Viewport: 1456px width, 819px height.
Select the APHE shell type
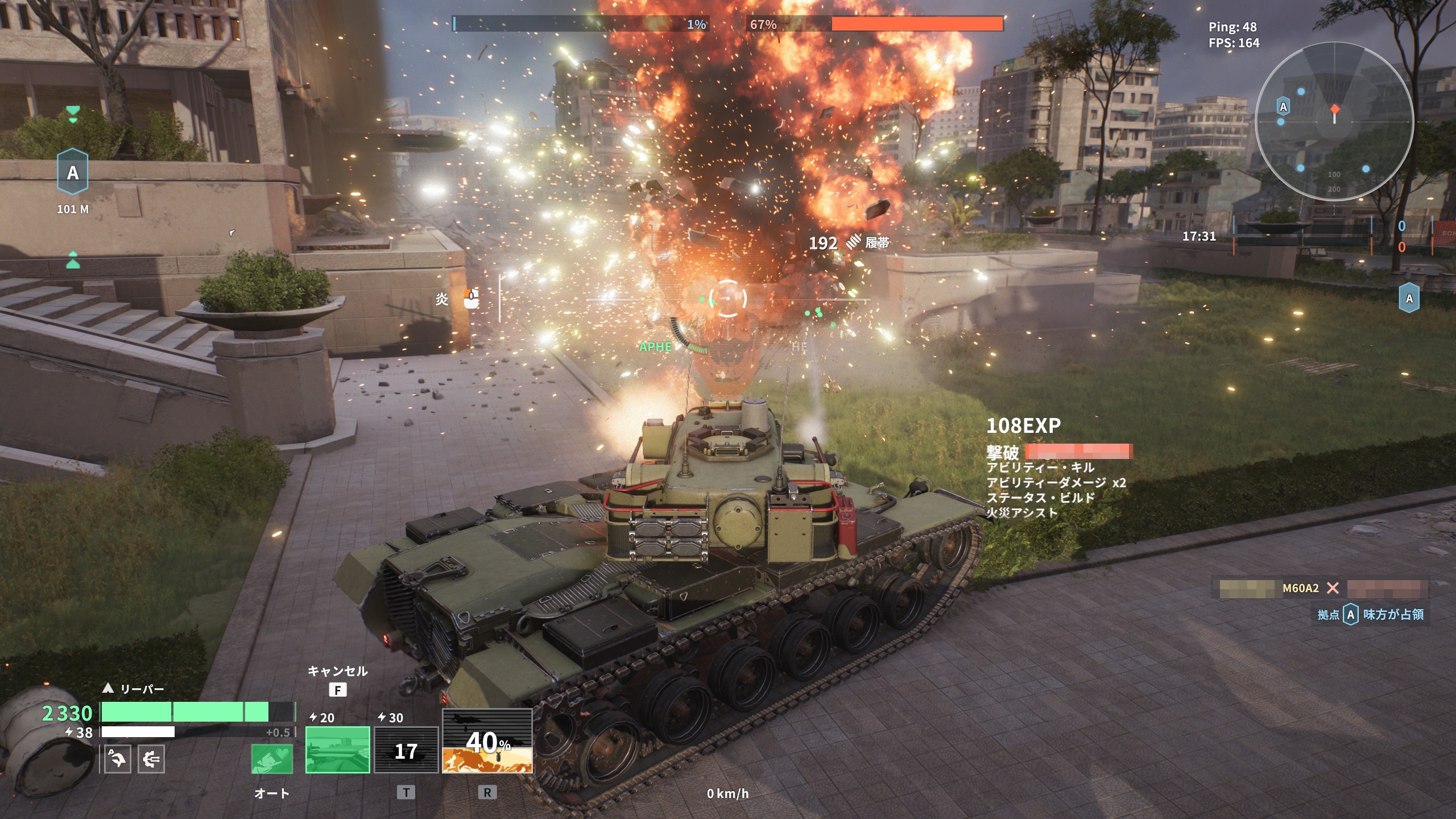click(x=655, y=347)
